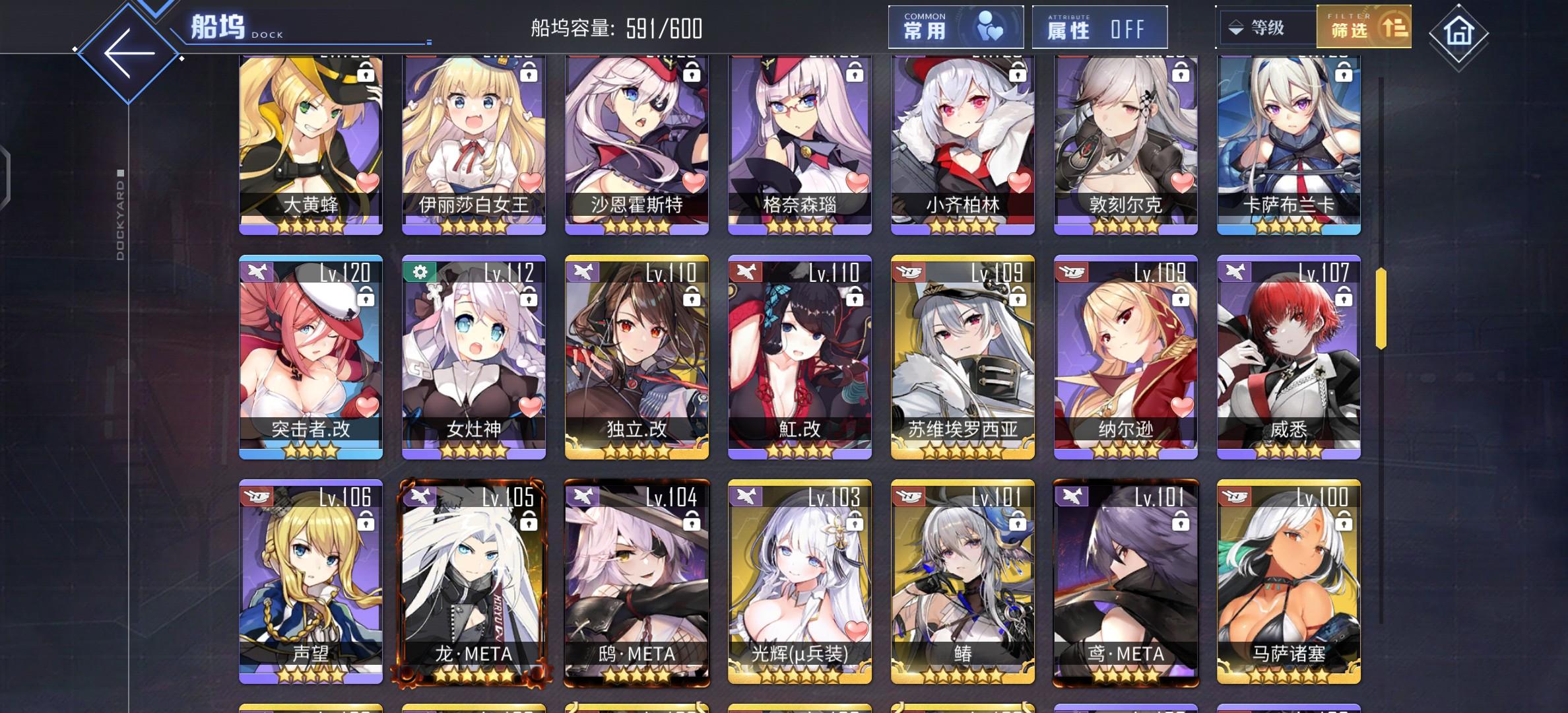Toggle the 属性 attribute display from OFF
This screenshot has width=1568, height=713.
pos(1099,27)
